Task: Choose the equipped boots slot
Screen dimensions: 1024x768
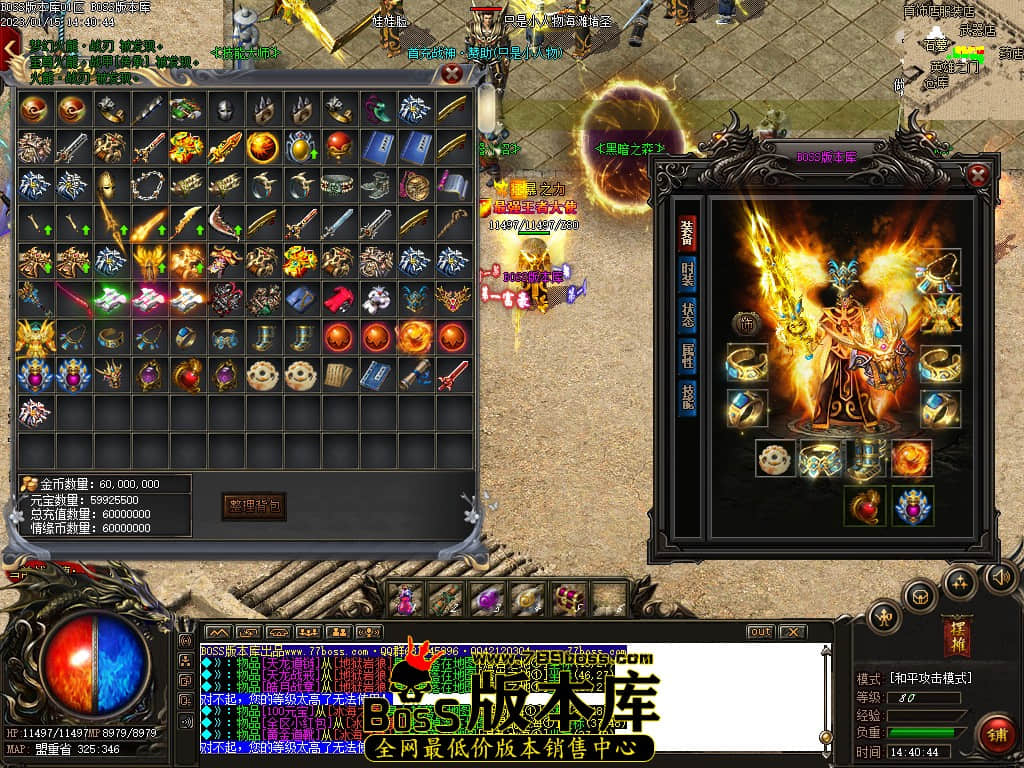Action: click(x=867, y=459)
